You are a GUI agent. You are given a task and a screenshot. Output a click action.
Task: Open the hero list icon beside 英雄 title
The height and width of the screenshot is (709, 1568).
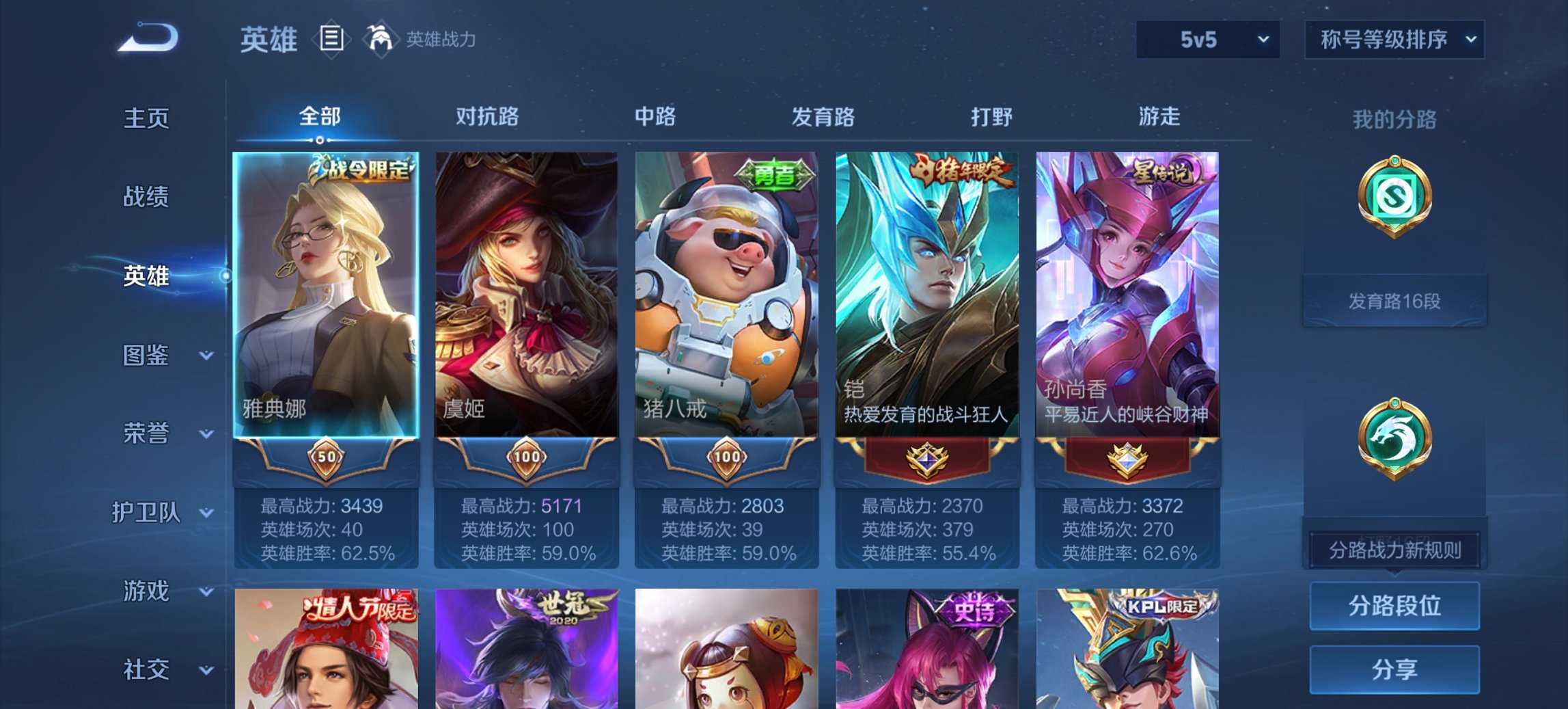(333, 39)
